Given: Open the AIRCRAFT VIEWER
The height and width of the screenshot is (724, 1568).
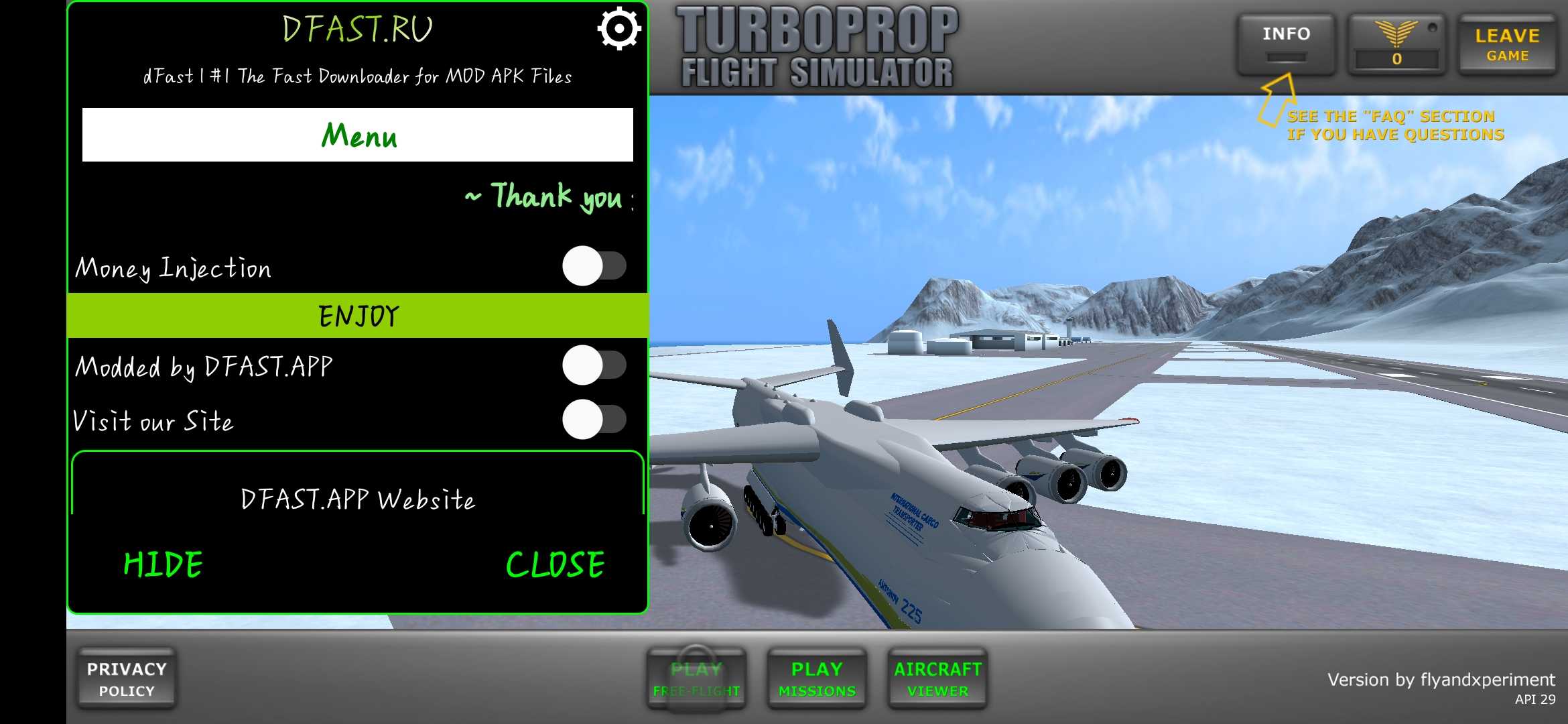Looking at the screenshot, I should pyautogui.click(x=937, y=678).
